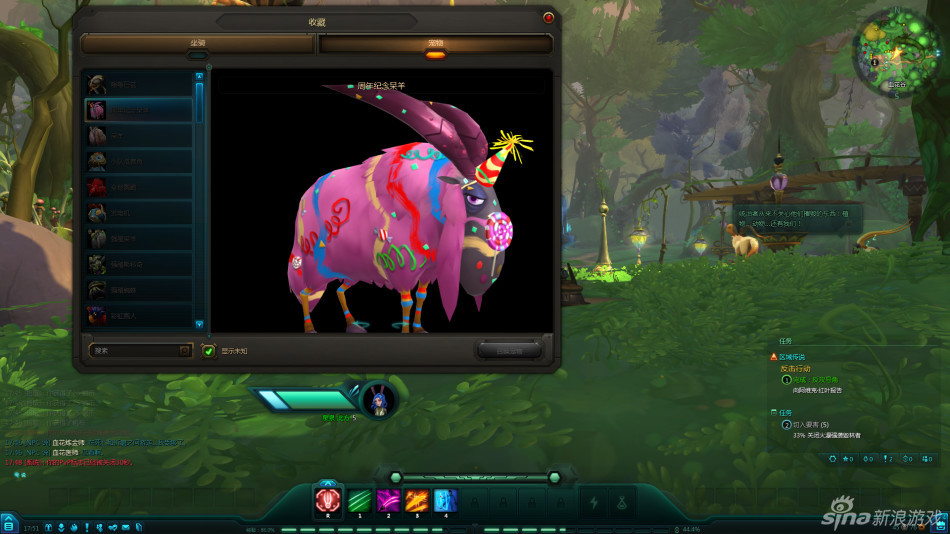
Task: Close the collection window
Action: click(548, 17)
